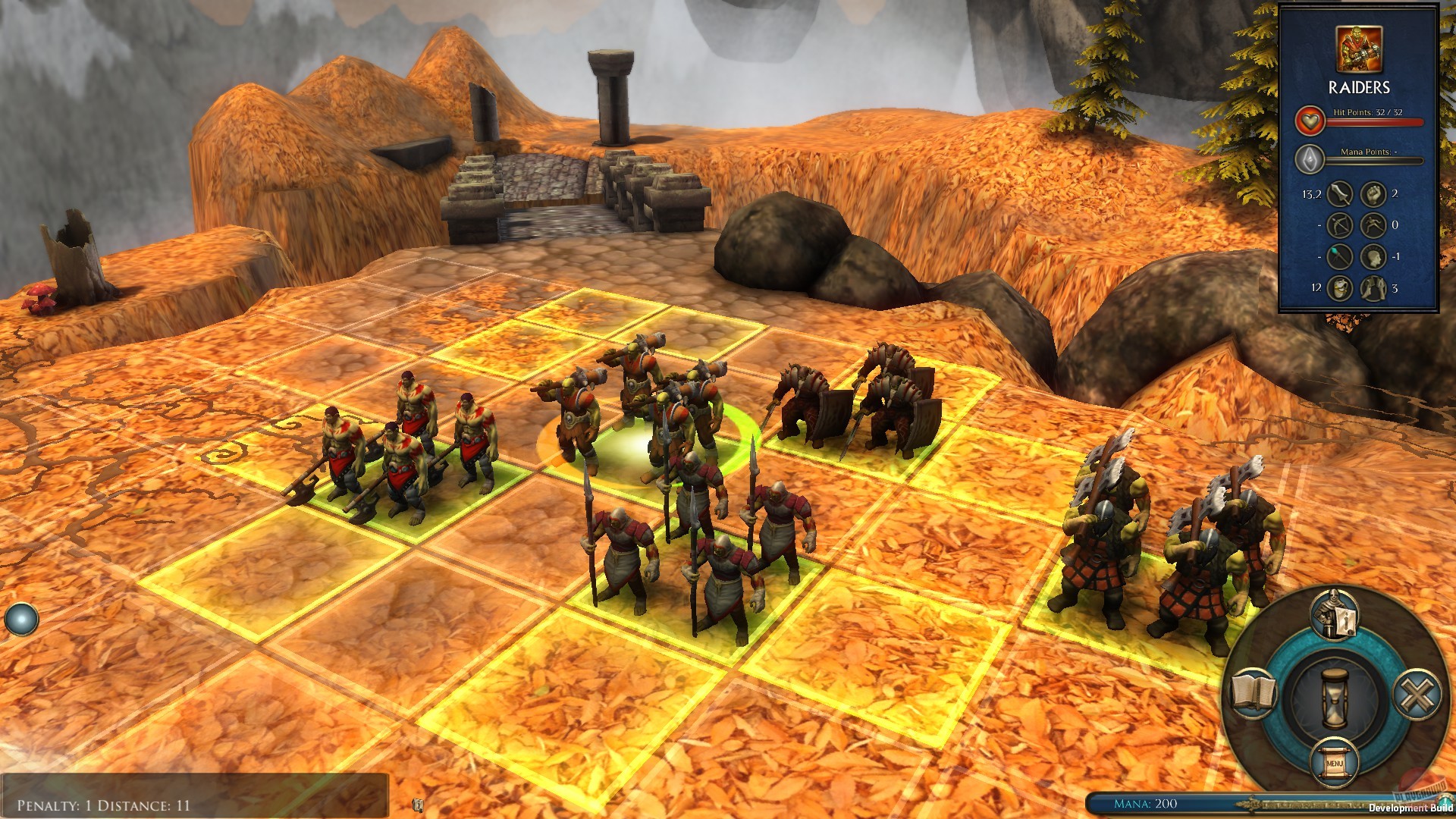Open the MENU scroll
1456x819 pixels.
point(1334,762)
